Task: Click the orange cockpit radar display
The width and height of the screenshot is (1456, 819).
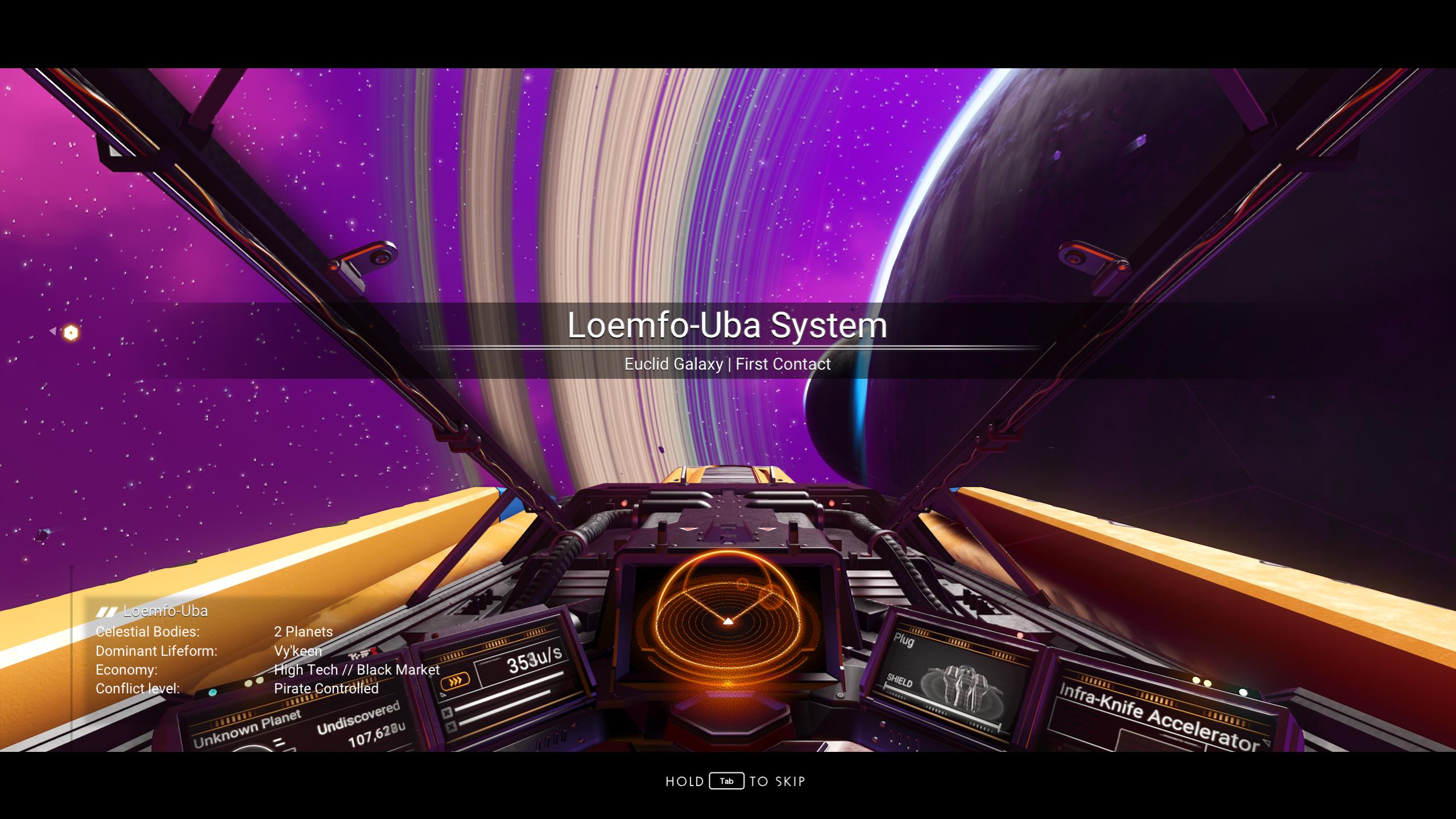Action: click(x=727, y=623)
